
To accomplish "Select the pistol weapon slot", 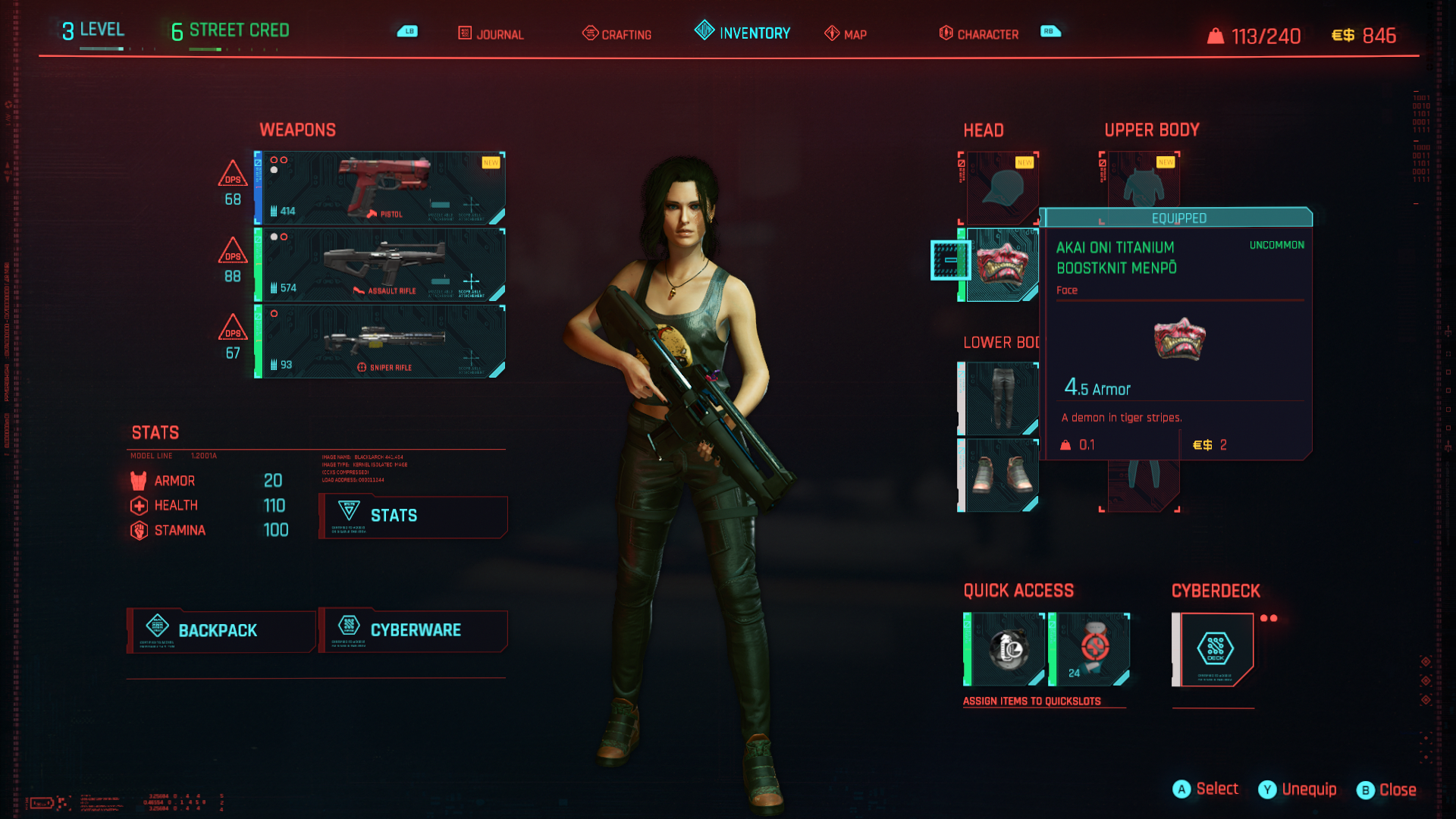I will (380, 188).
